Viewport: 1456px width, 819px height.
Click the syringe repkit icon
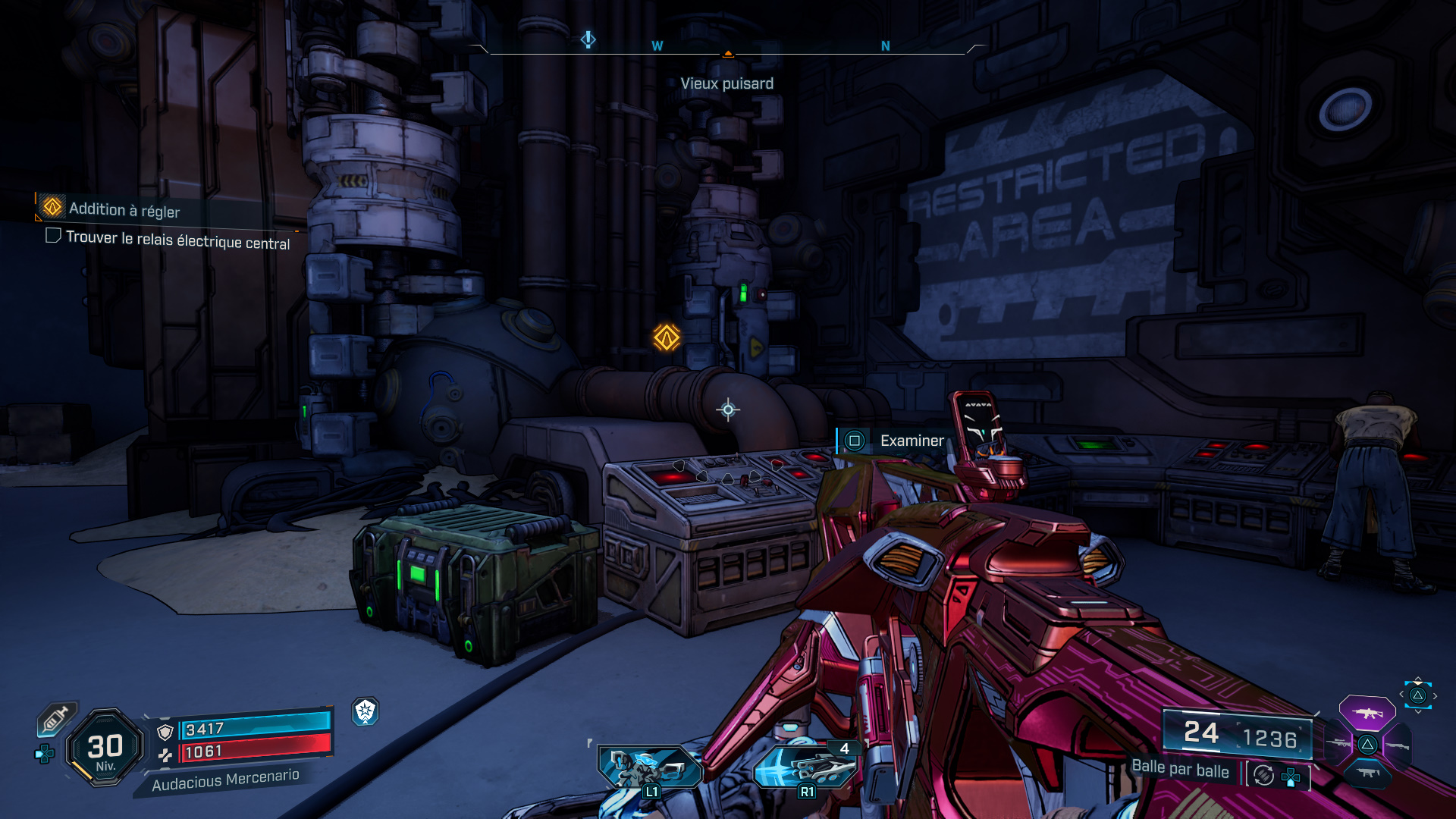click(56, 718)
